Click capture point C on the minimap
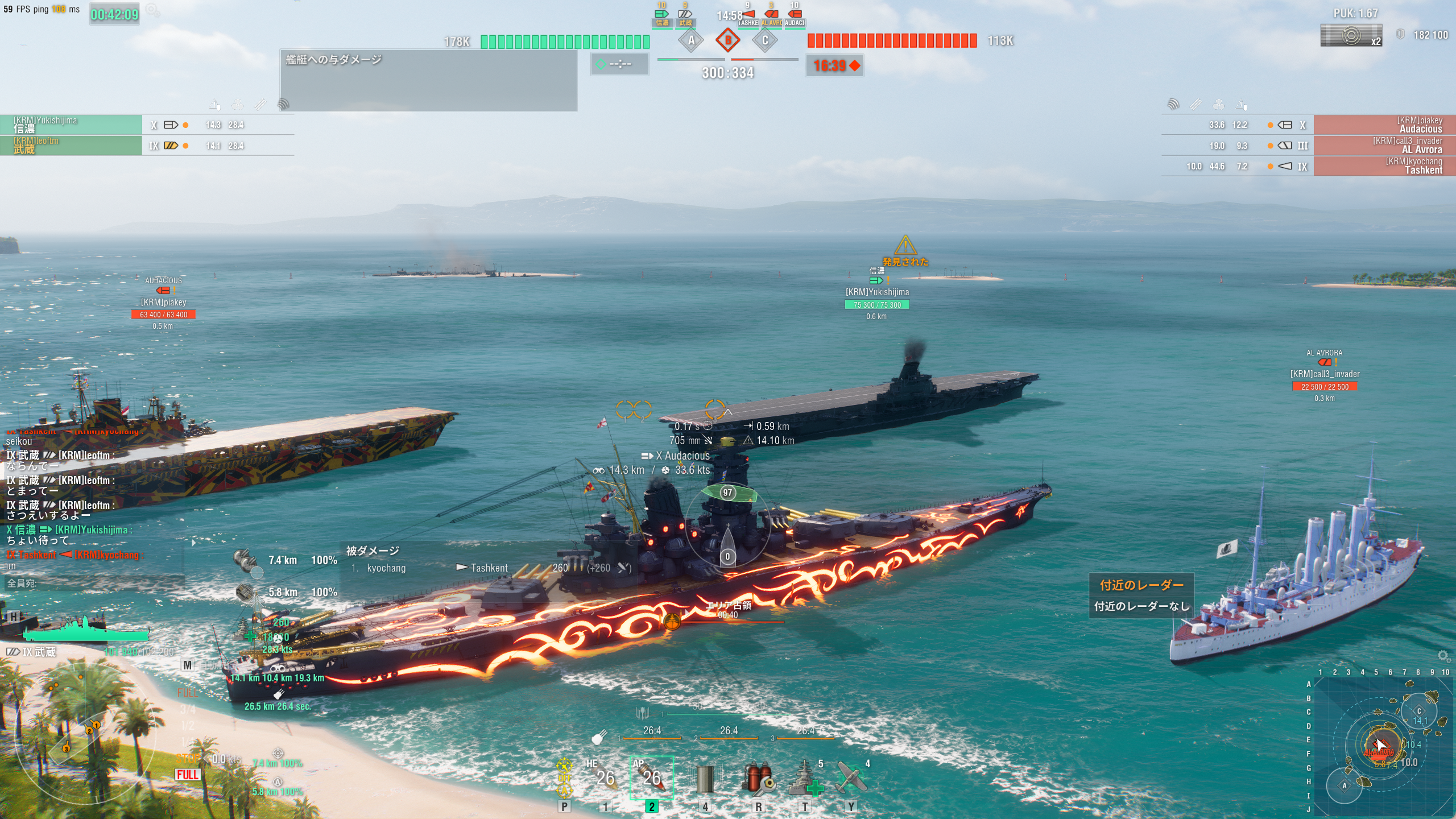This screenshot has width=1456, height=819. (1418, 711)
